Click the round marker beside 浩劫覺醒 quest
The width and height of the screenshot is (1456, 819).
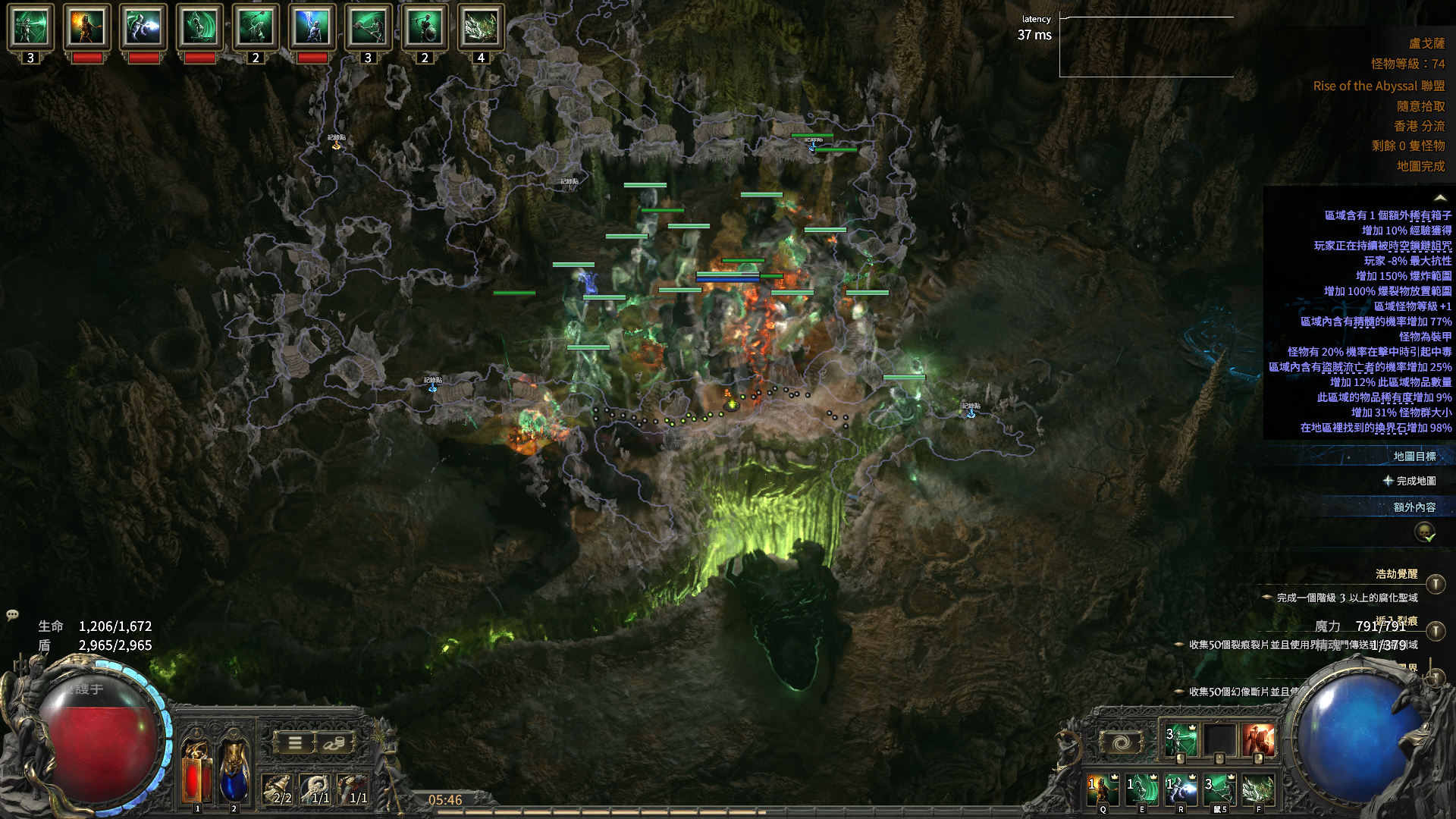(1435, 584)
